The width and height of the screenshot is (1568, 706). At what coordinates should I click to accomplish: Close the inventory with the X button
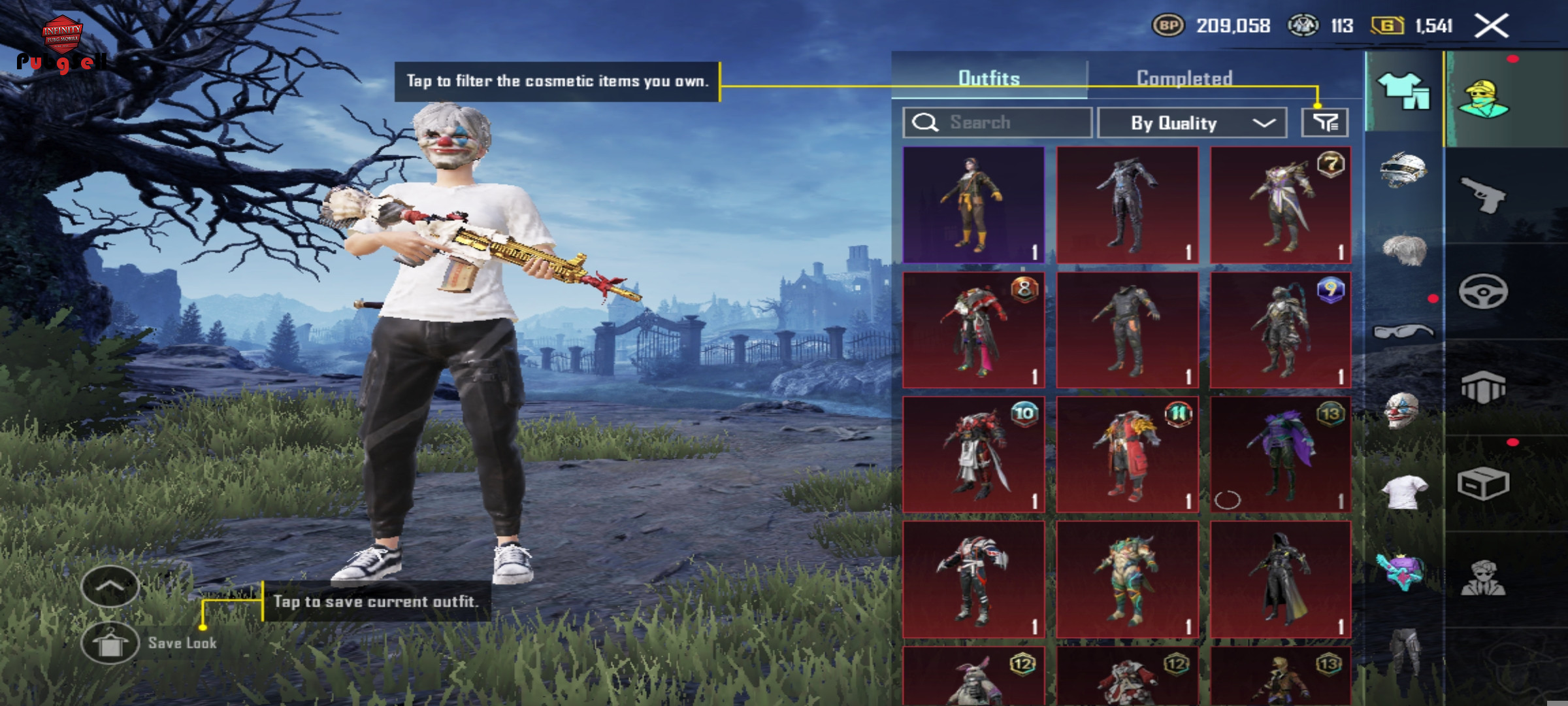pos(1492,26)
